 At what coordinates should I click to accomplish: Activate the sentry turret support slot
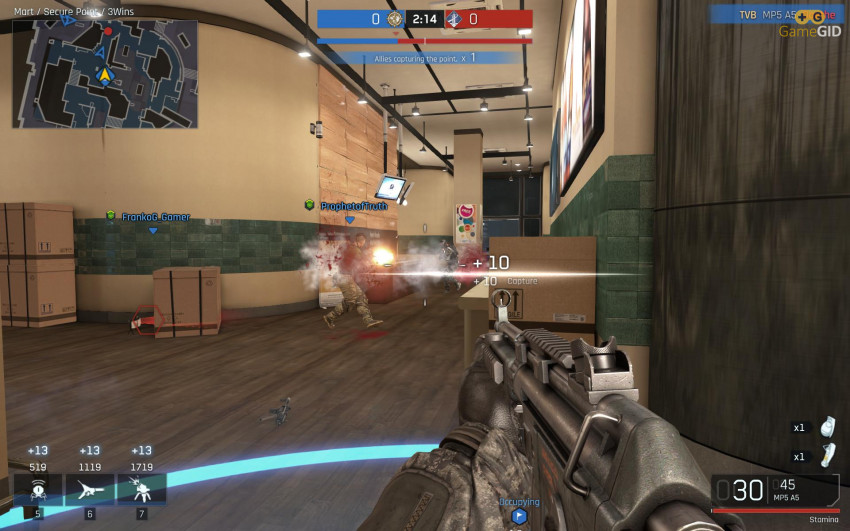coord(141,488)
